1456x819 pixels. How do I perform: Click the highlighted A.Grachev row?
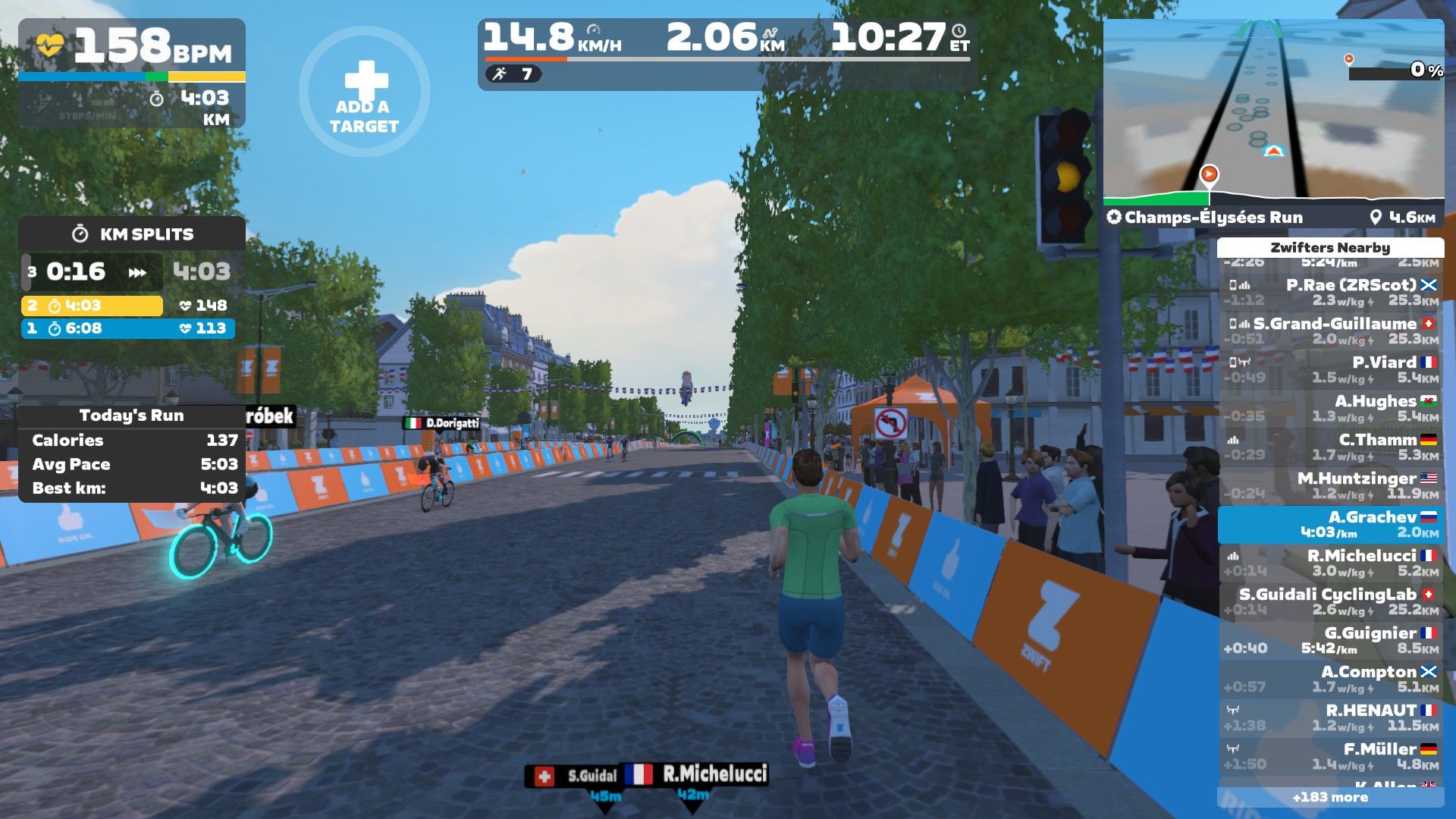coord(1331,525)
